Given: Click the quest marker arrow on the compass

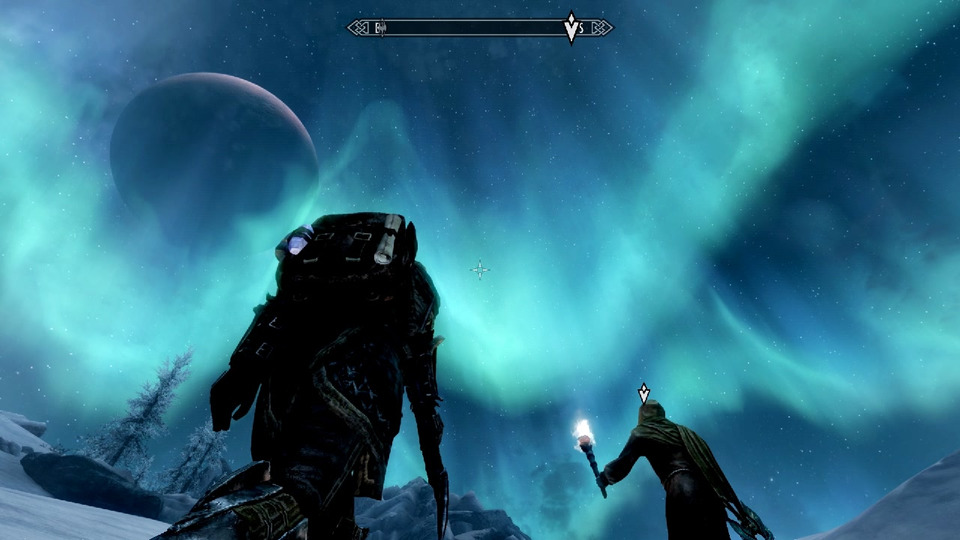Looking at the screenshot, I should point(571,27).
